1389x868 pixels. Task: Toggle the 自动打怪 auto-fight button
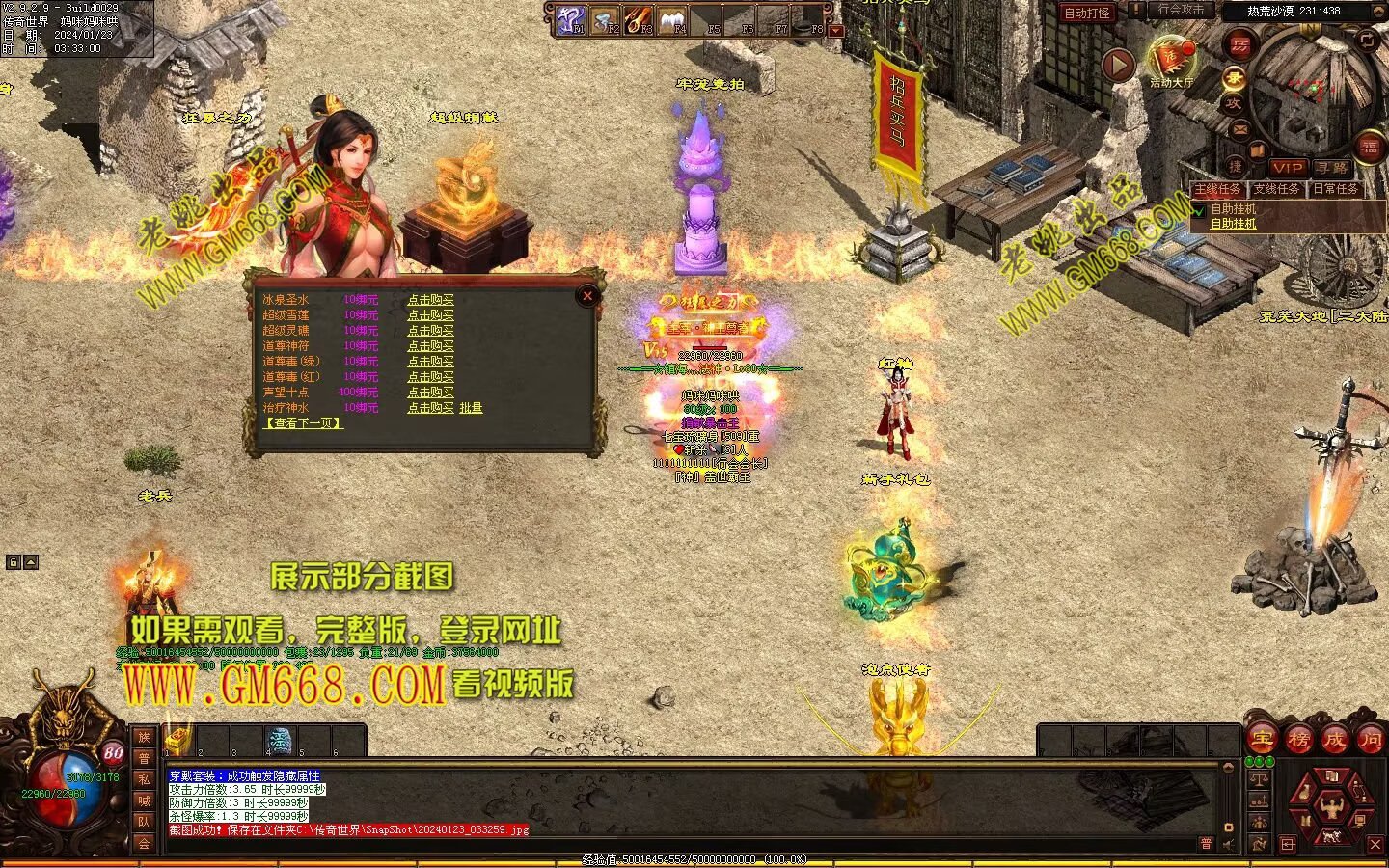pos(1087,13)
